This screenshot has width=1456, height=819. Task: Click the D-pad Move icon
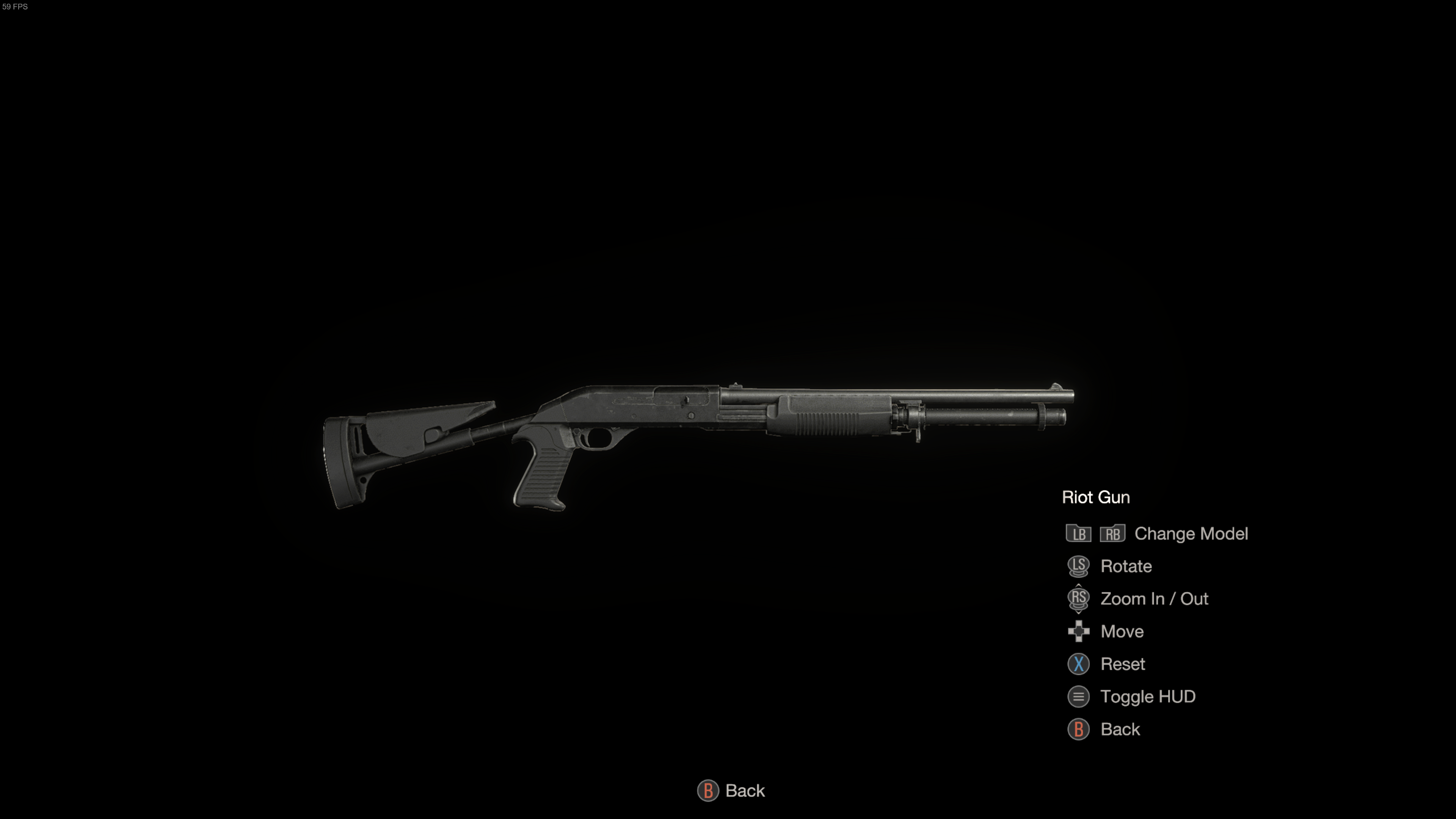tap(1078, 631)
